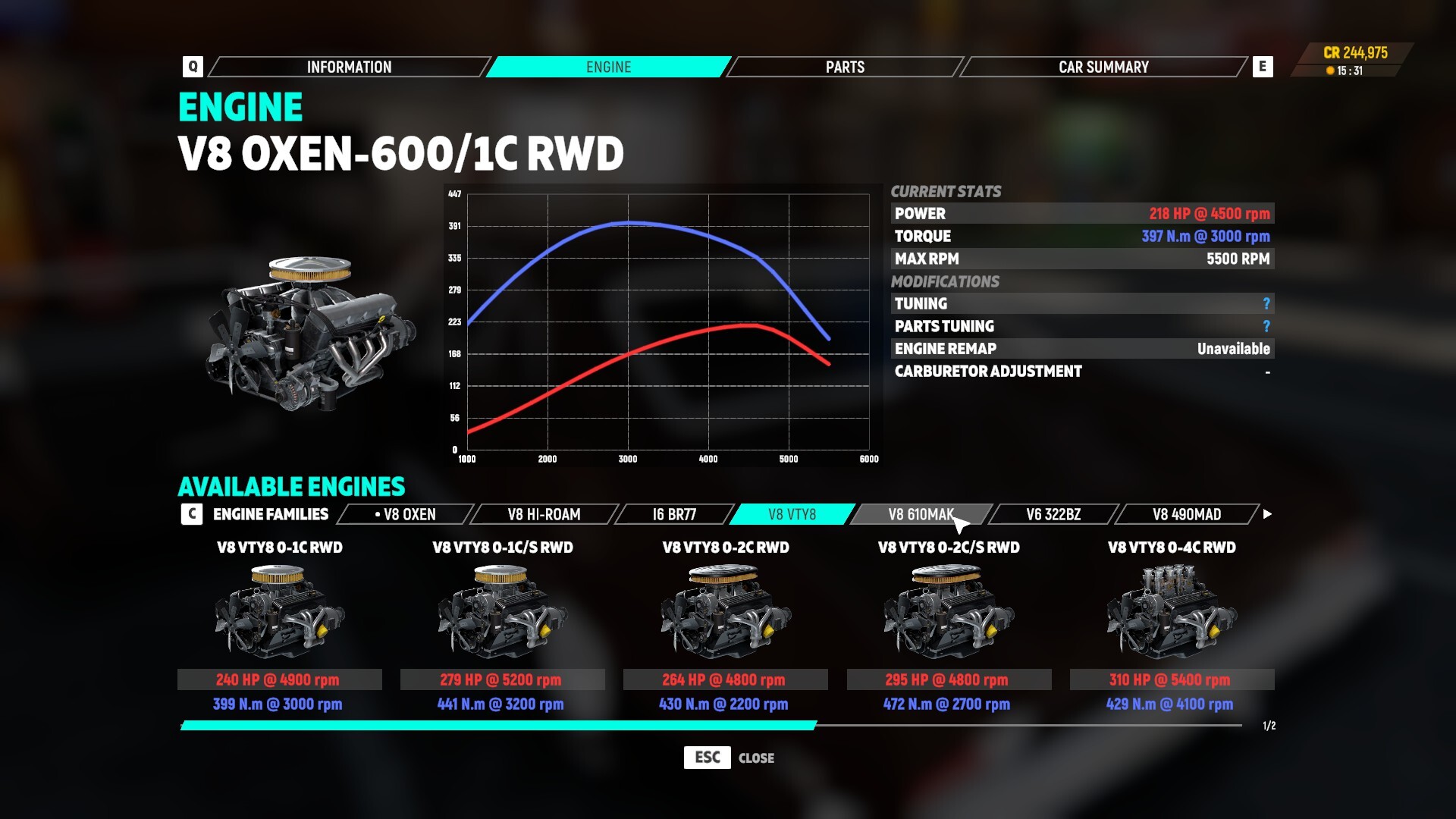The image size is (1456, 819).
Task: Advance engine families with the right arrow
Action: point(1267,514)
